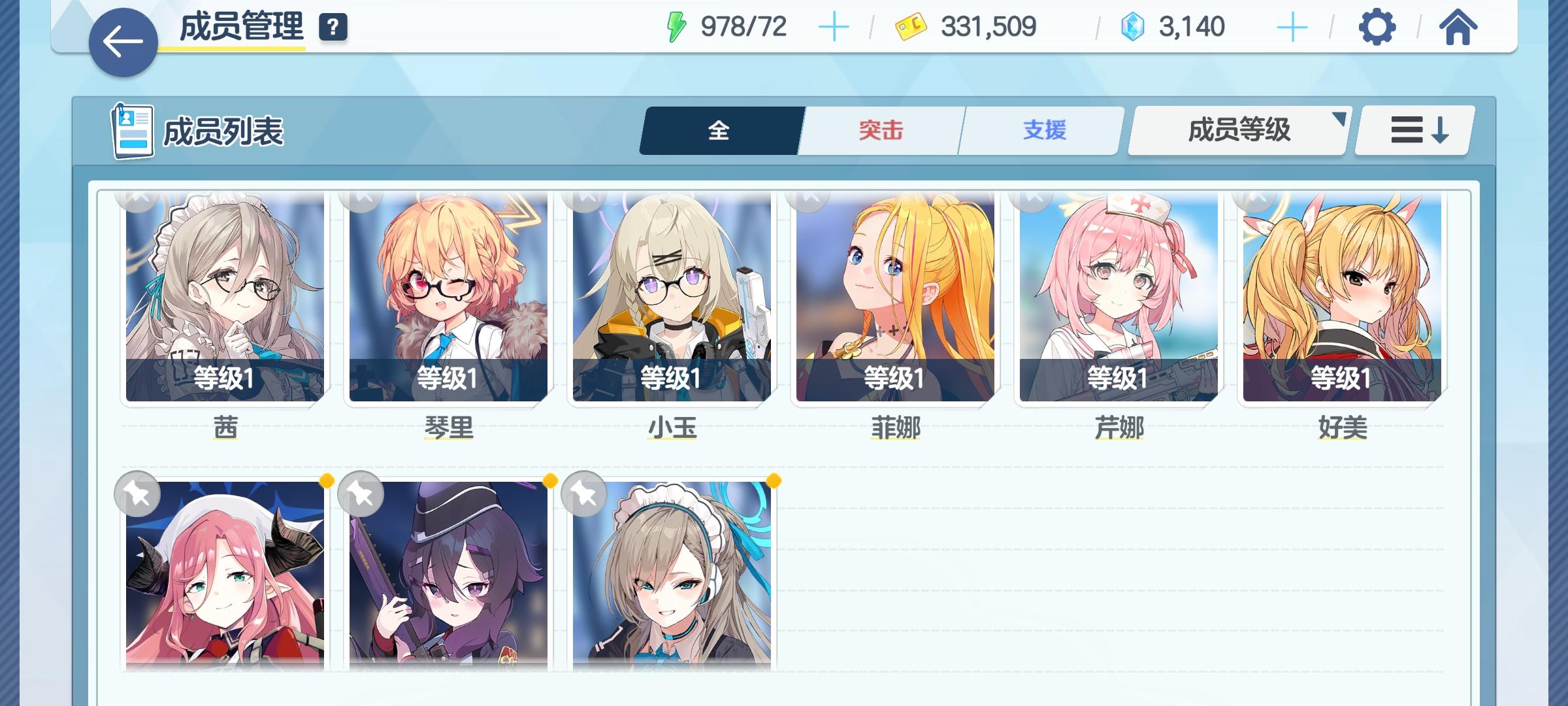Click the lightning energy icon
The height and width of the screenshot is (706, 1568).
pos(676,26)
